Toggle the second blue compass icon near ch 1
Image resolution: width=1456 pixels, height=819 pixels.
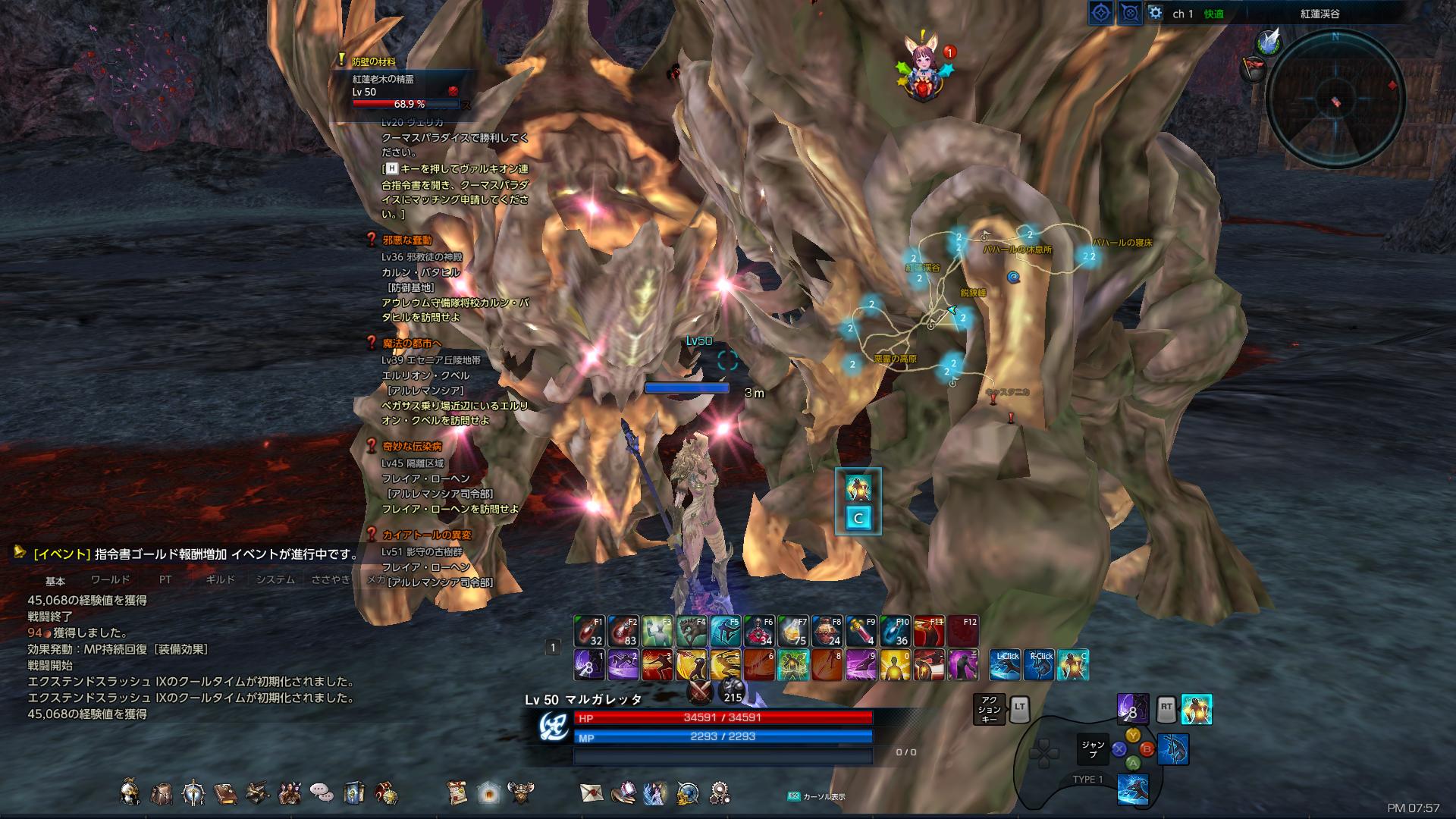[x=1131, y=12]
